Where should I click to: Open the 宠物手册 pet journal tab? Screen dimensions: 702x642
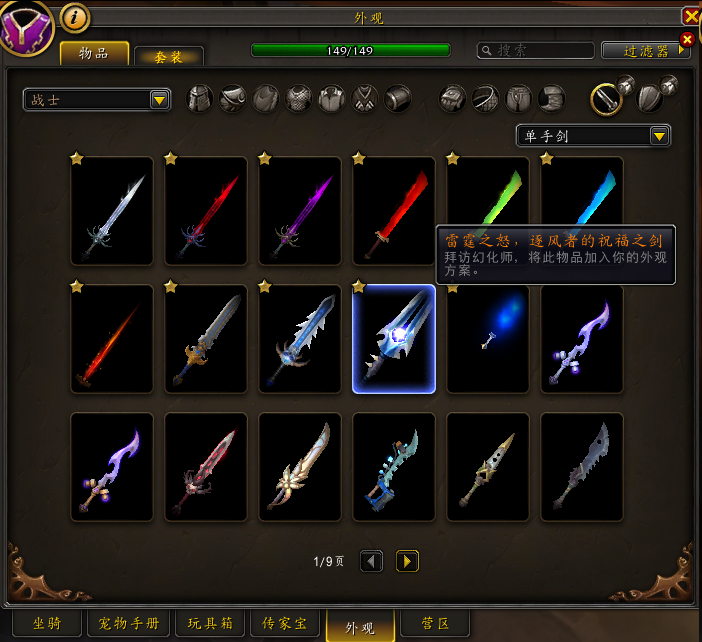click(x=129, y=624)
